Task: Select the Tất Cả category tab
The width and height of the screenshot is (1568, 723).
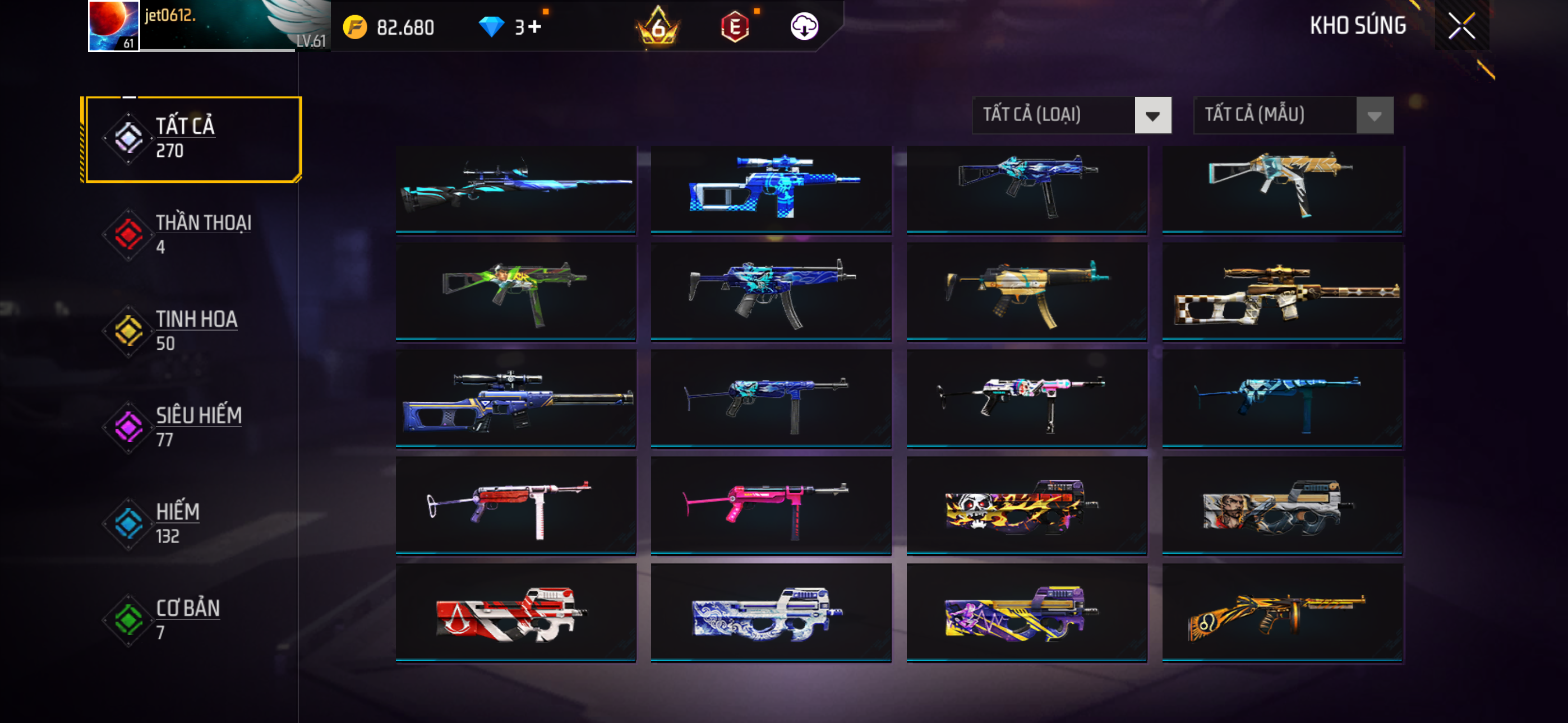Action: click(193, 140)
